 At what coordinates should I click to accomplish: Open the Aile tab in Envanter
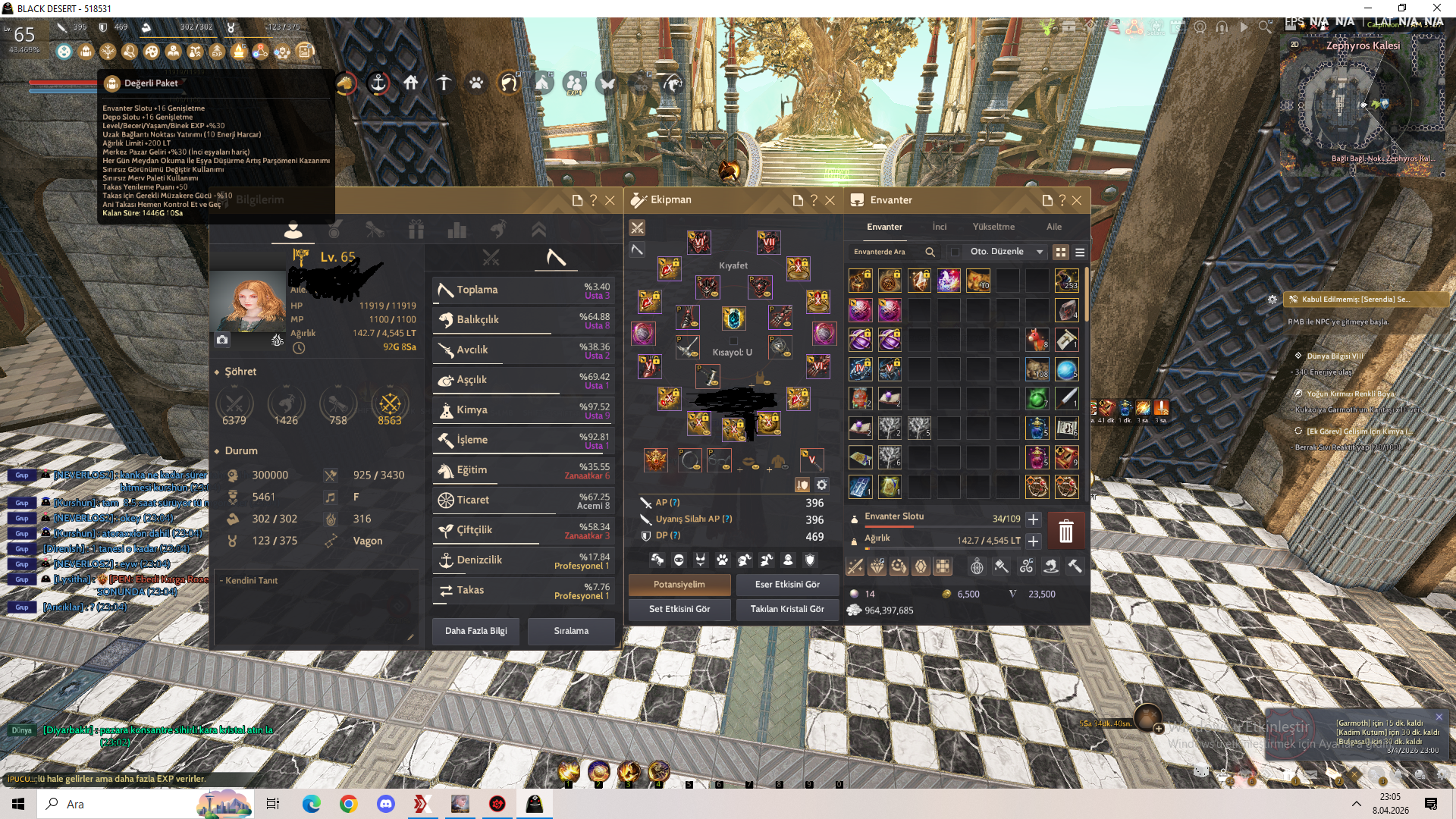[1054, 226]
